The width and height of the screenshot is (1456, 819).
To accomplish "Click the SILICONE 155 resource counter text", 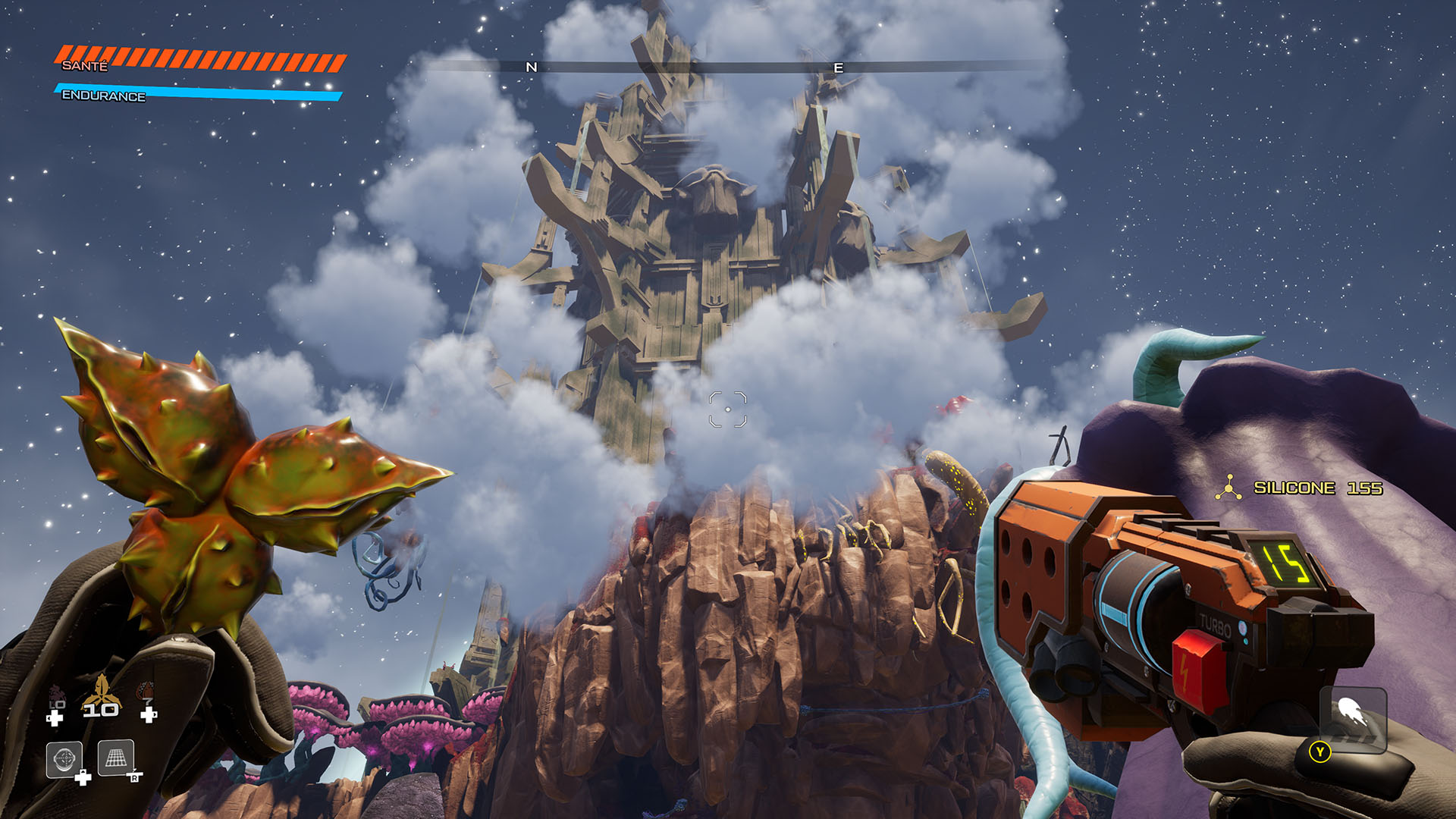I will (1319, 488).
